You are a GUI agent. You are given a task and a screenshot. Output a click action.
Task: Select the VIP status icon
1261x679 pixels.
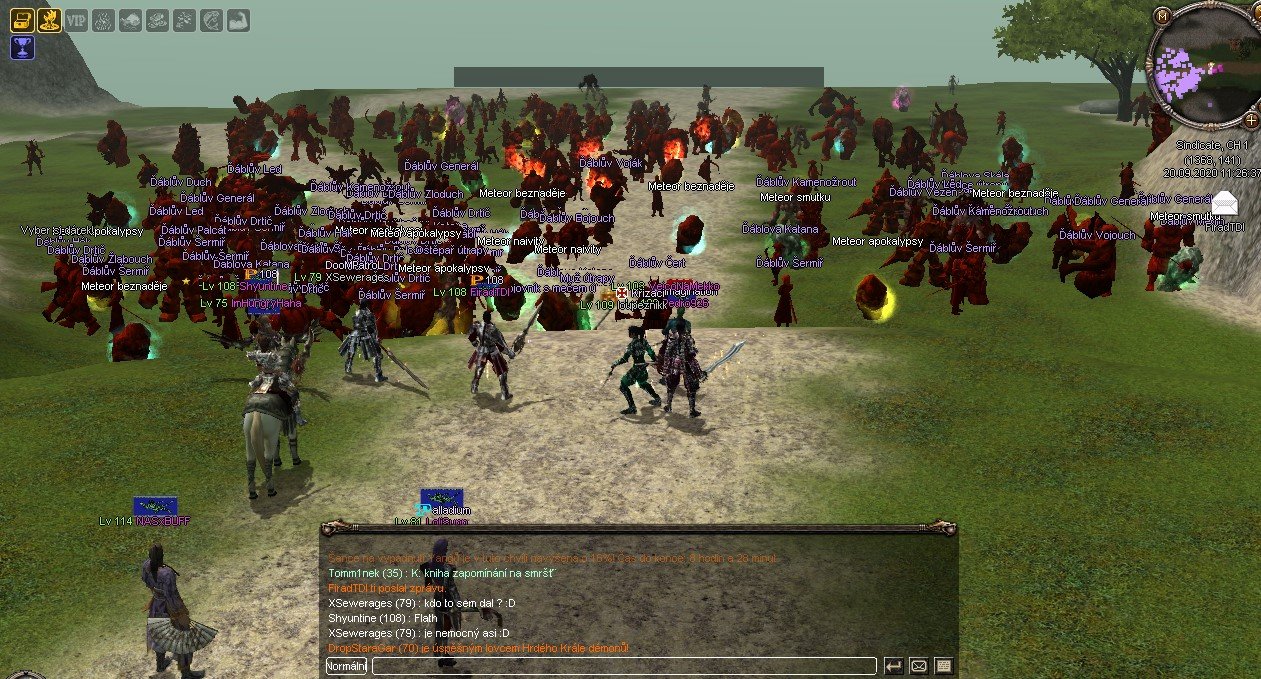click(76, 19)
